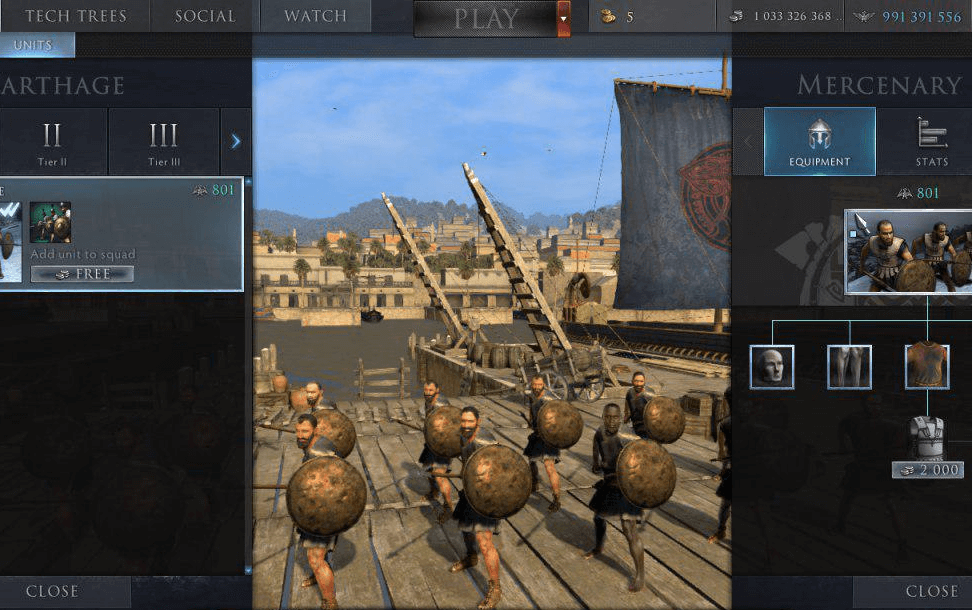Buy the armor upgrade costing 2 000
This screenshot has width=973, height=610.
[x=927, y=469]
